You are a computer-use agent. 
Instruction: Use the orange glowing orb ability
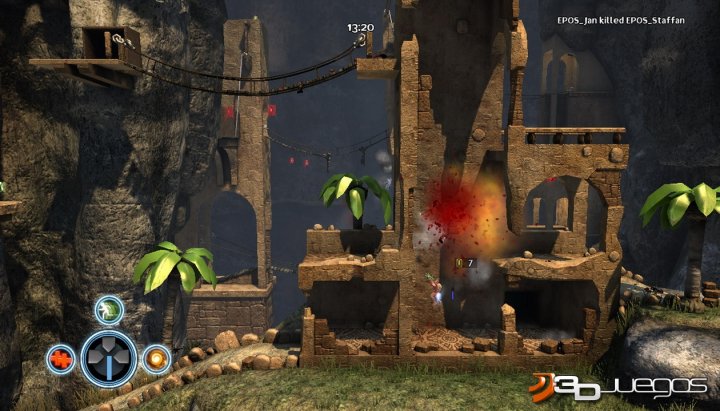click(x=155, y=358)
